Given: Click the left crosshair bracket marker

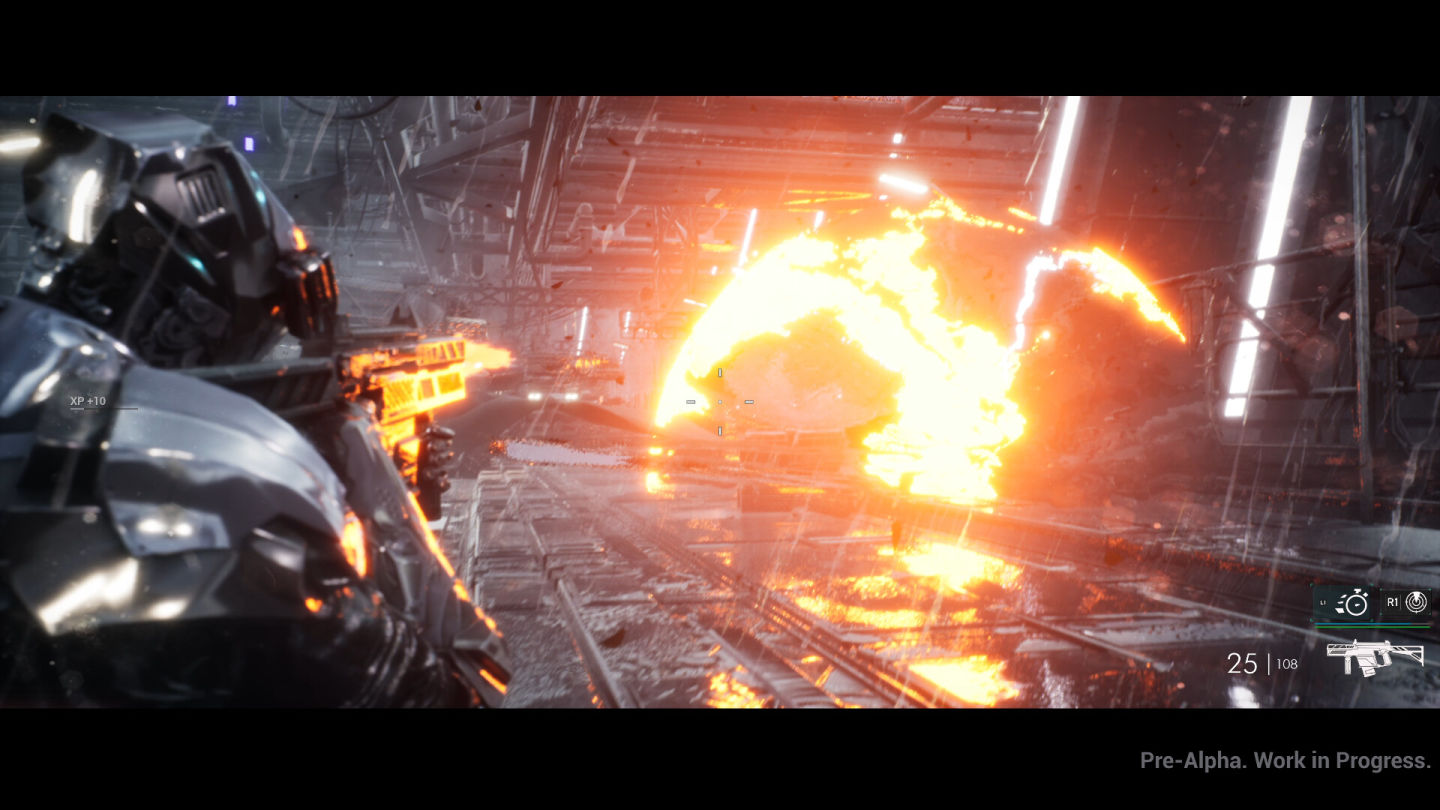Looking at the screenshot, I should click(x=691, y=402).
